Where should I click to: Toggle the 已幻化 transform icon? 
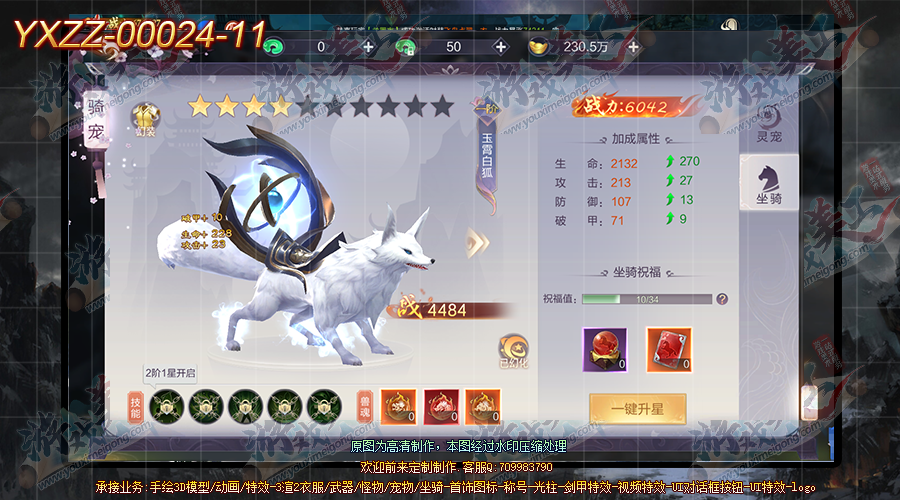[514, 349]
